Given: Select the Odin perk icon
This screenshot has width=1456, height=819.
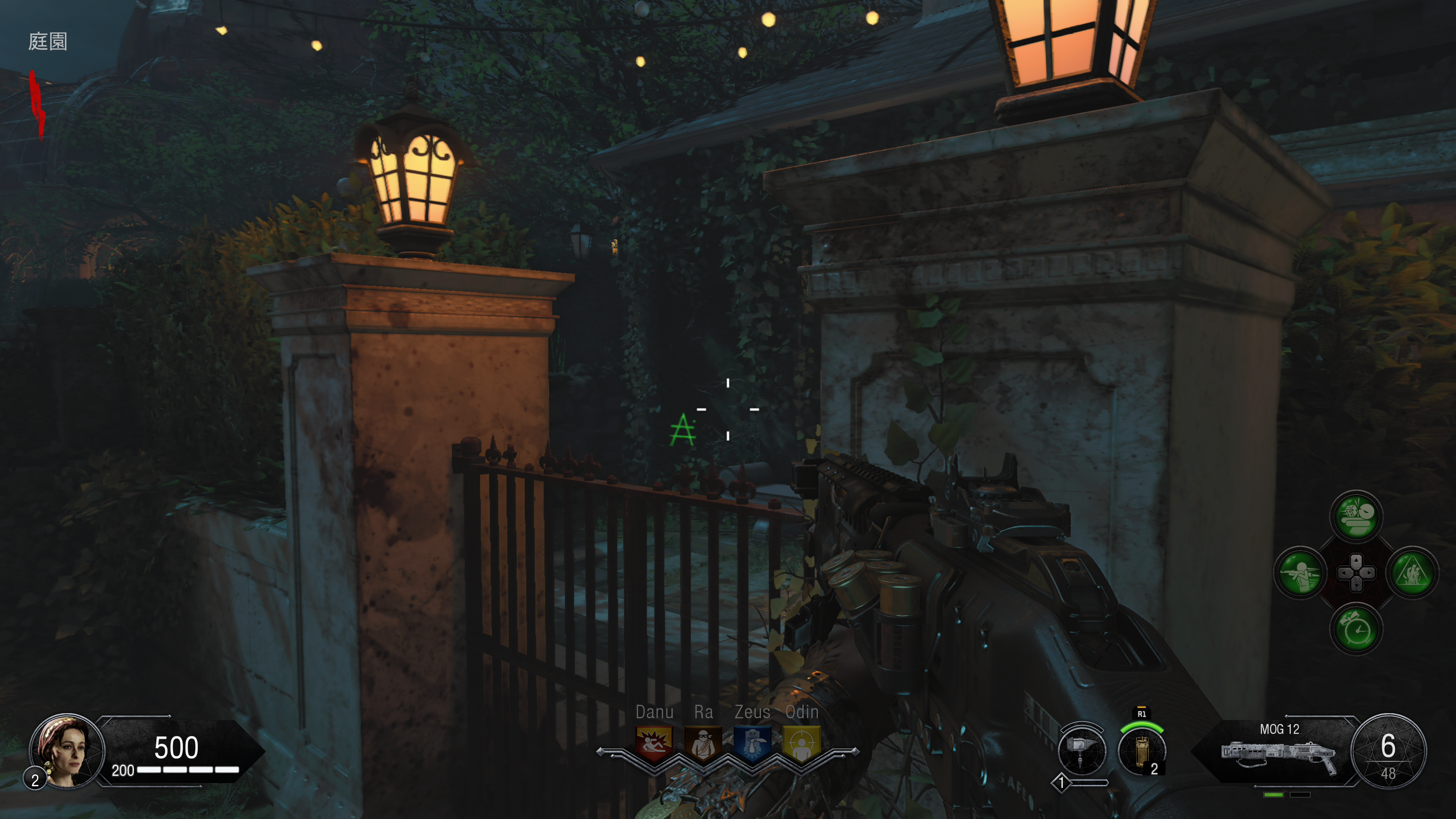Looking at the screenshot, I should pyautogui.click(x=802, y=743).
